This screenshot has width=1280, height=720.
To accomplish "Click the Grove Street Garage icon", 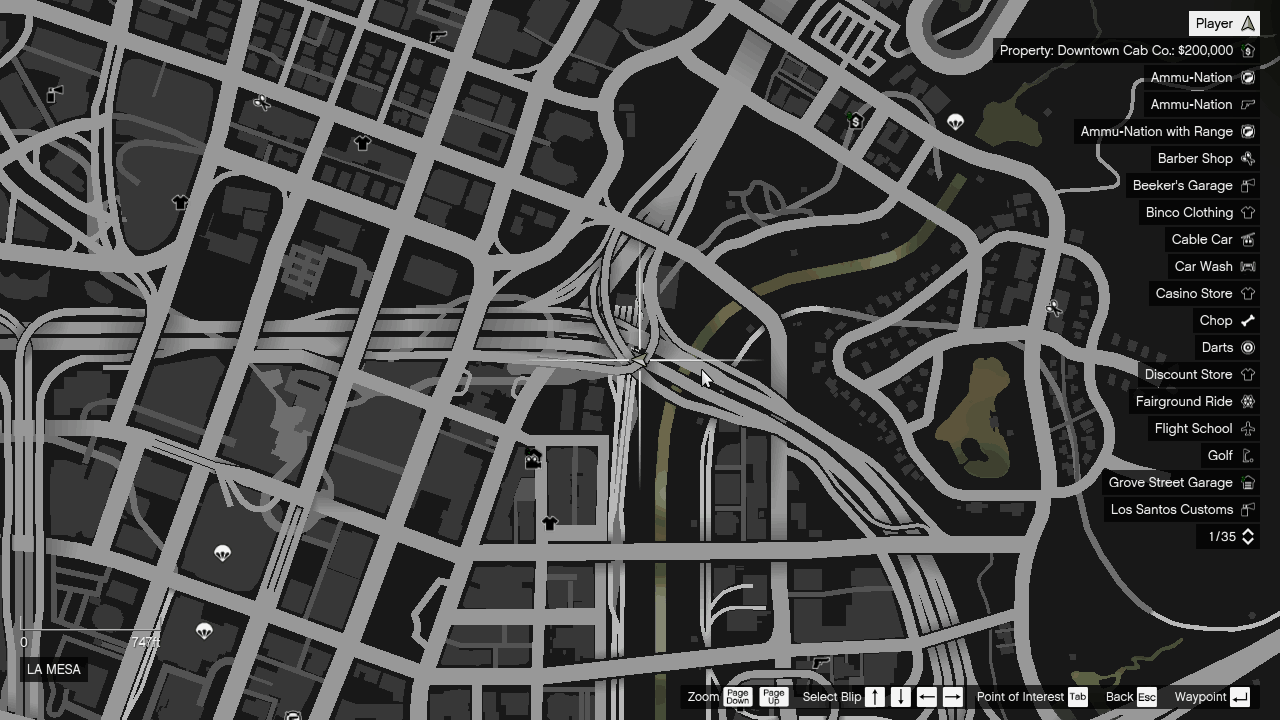I will pyautogui.click(x=1248, y=482).
